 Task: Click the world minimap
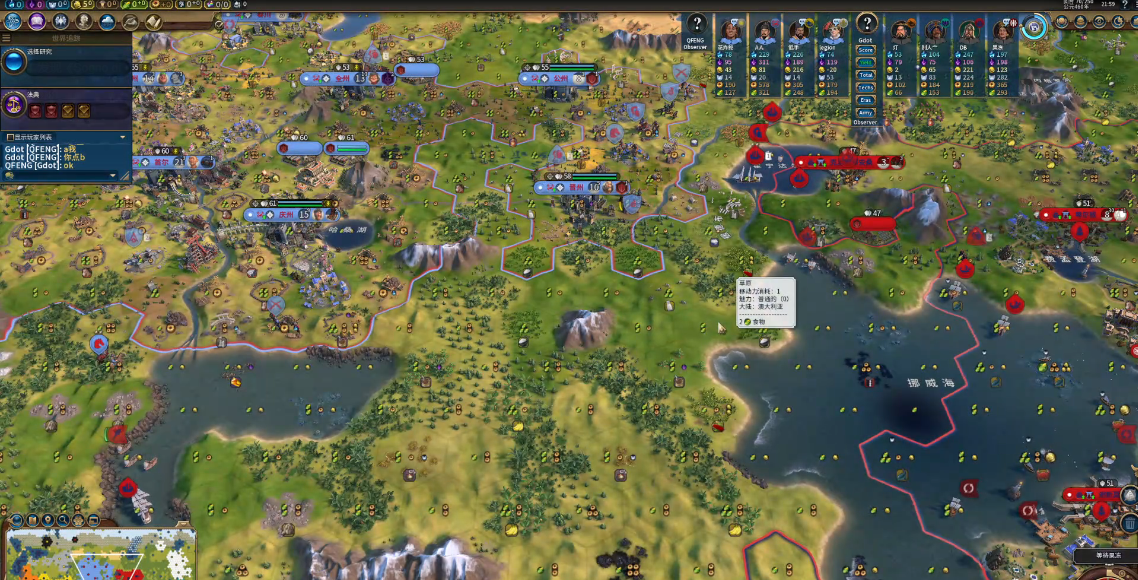coord(100,555)
